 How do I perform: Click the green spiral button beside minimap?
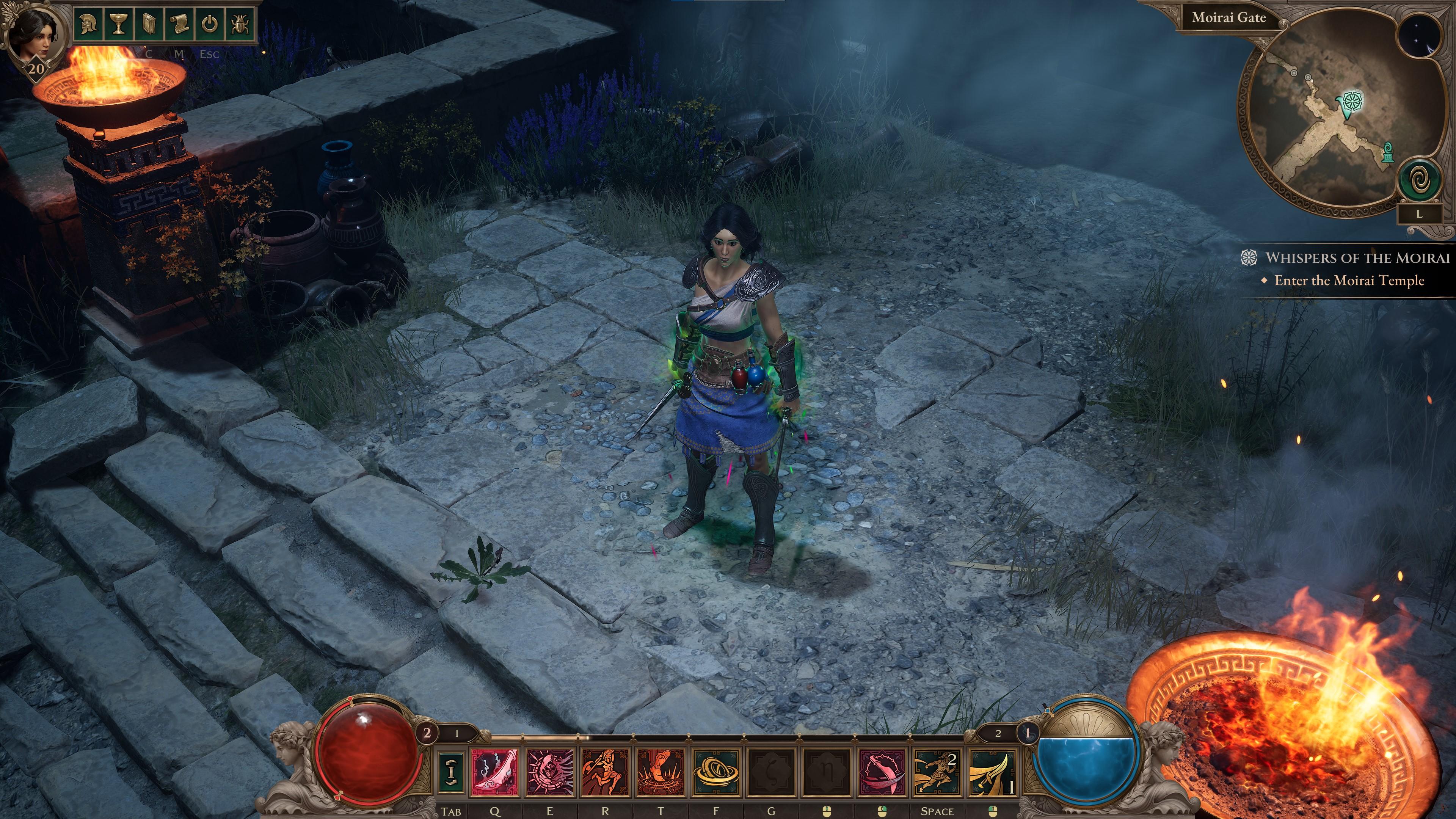pyautogui.click(x=1418, y=182)
